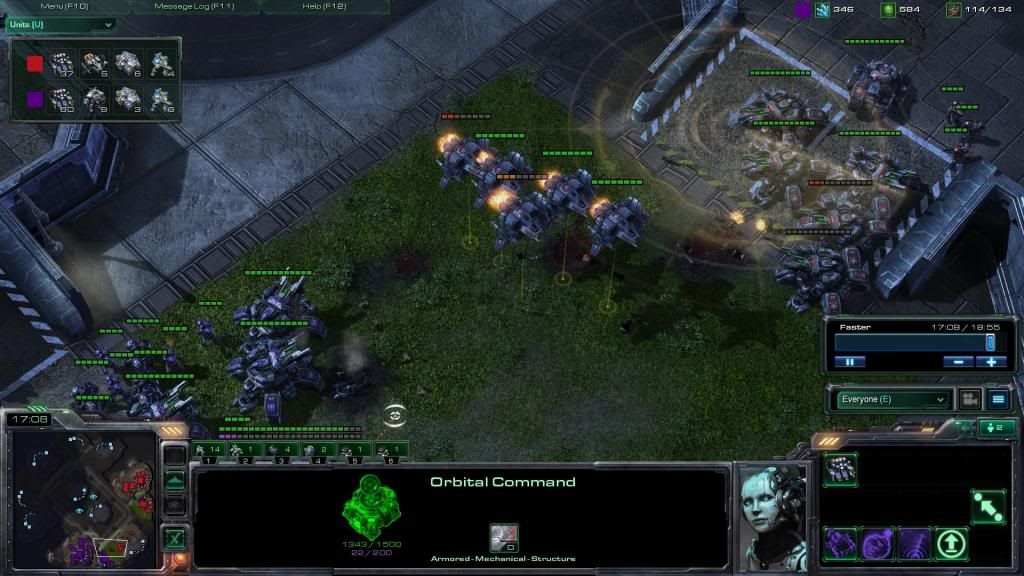Select control group 1 tab

(x=207, y=451)
